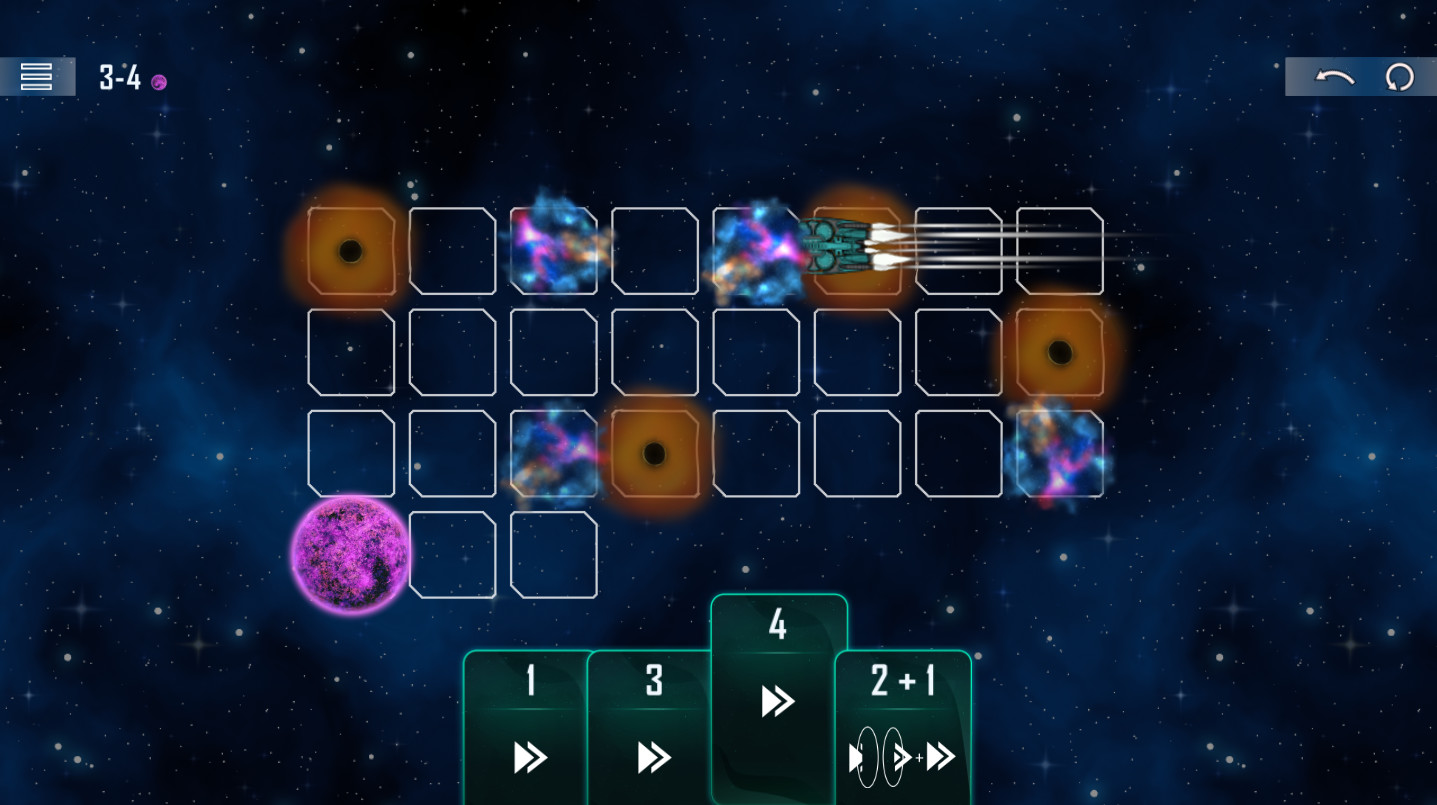The width and height of the screenshot is (1437, 805).
Task: Click the purple destination planet
Action: [350, 556]
